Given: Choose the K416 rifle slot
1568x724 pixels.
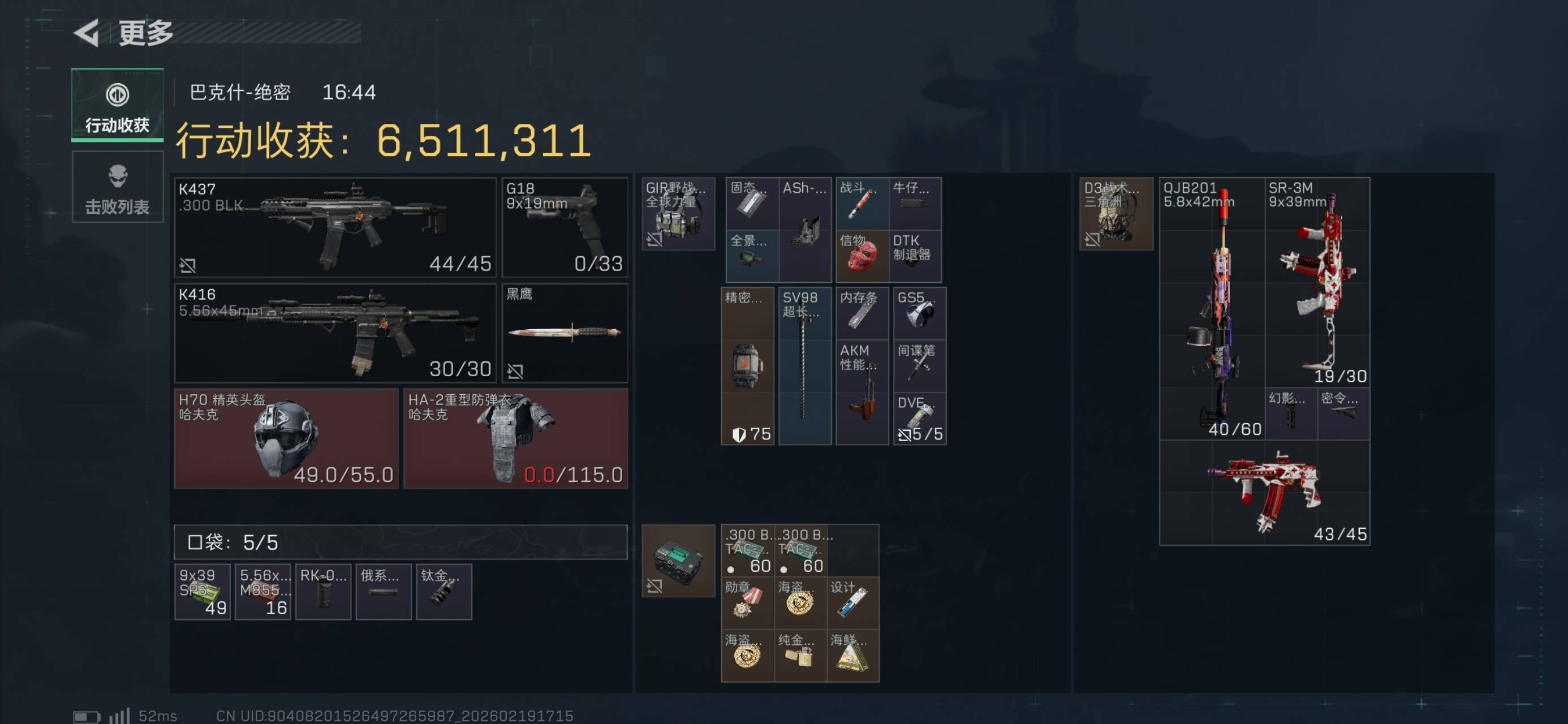Looking at the screenshot, I should [335, 333].
